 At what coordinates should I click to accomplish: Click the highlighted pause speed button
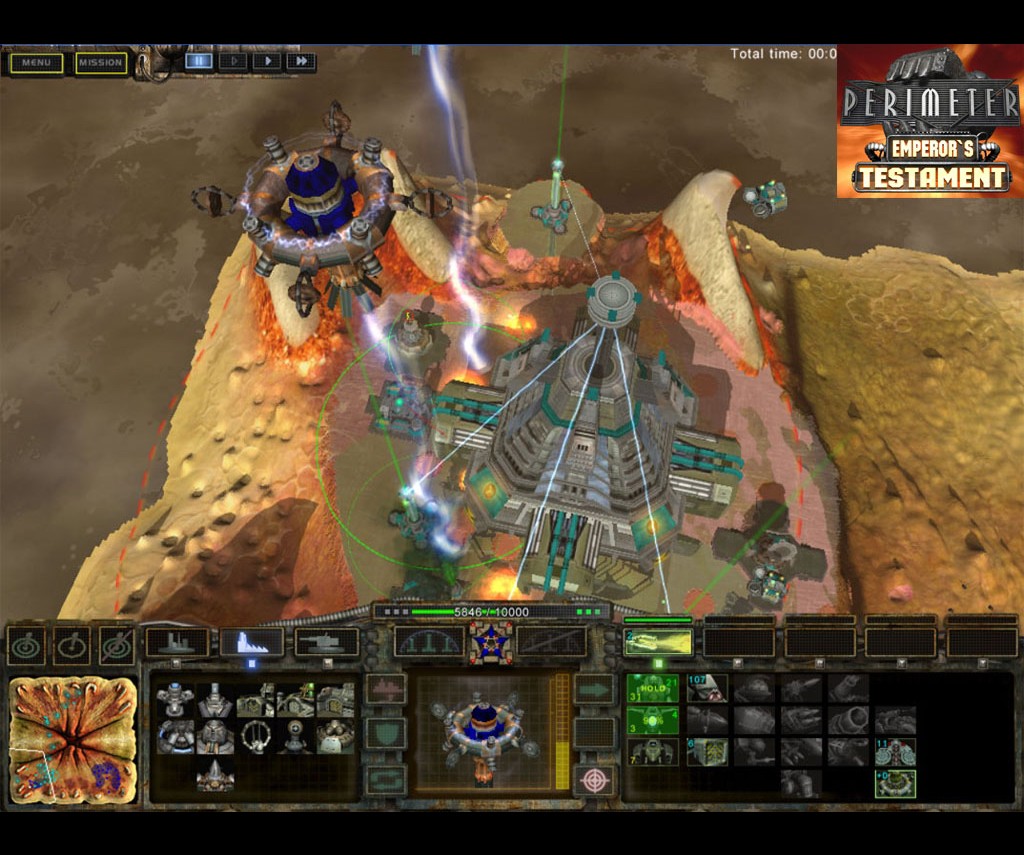[199, 61]
